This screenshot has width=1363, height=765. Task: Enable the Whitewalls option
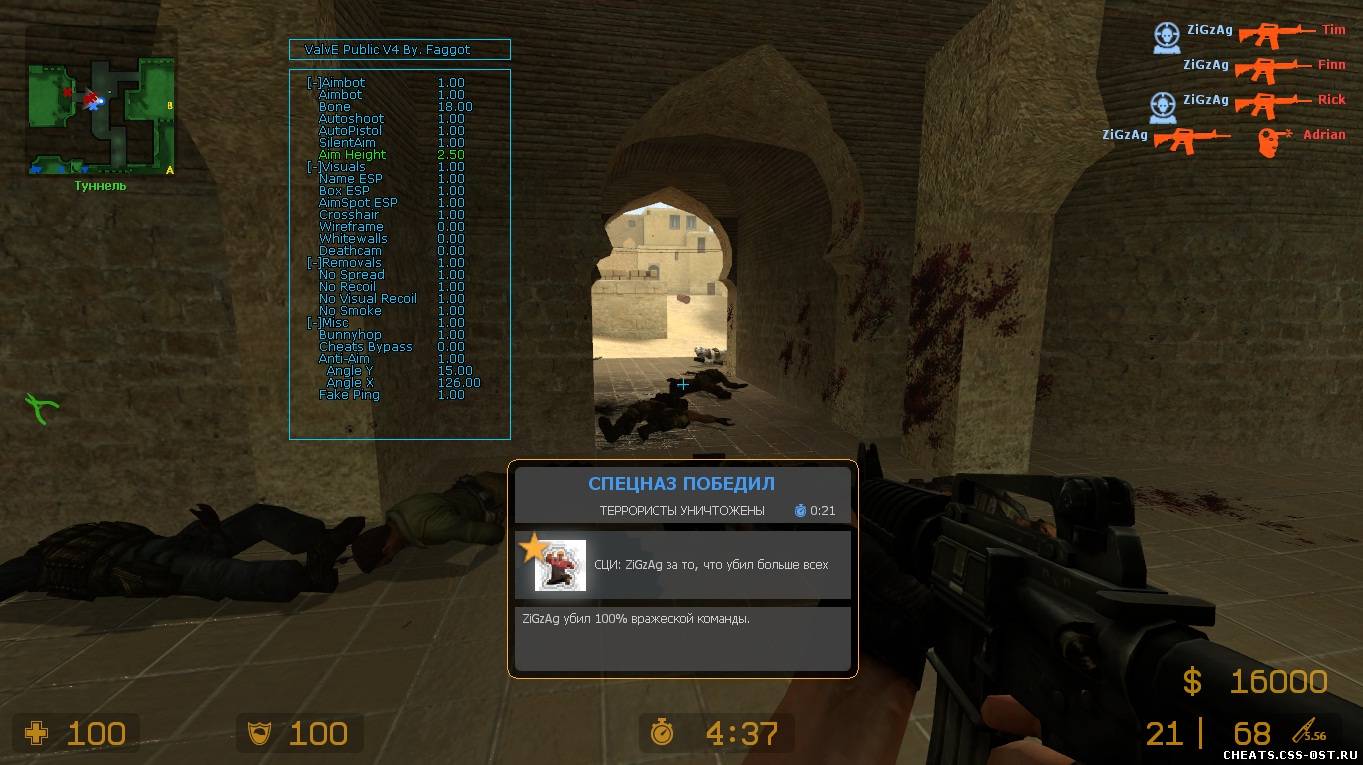[353, 239]
